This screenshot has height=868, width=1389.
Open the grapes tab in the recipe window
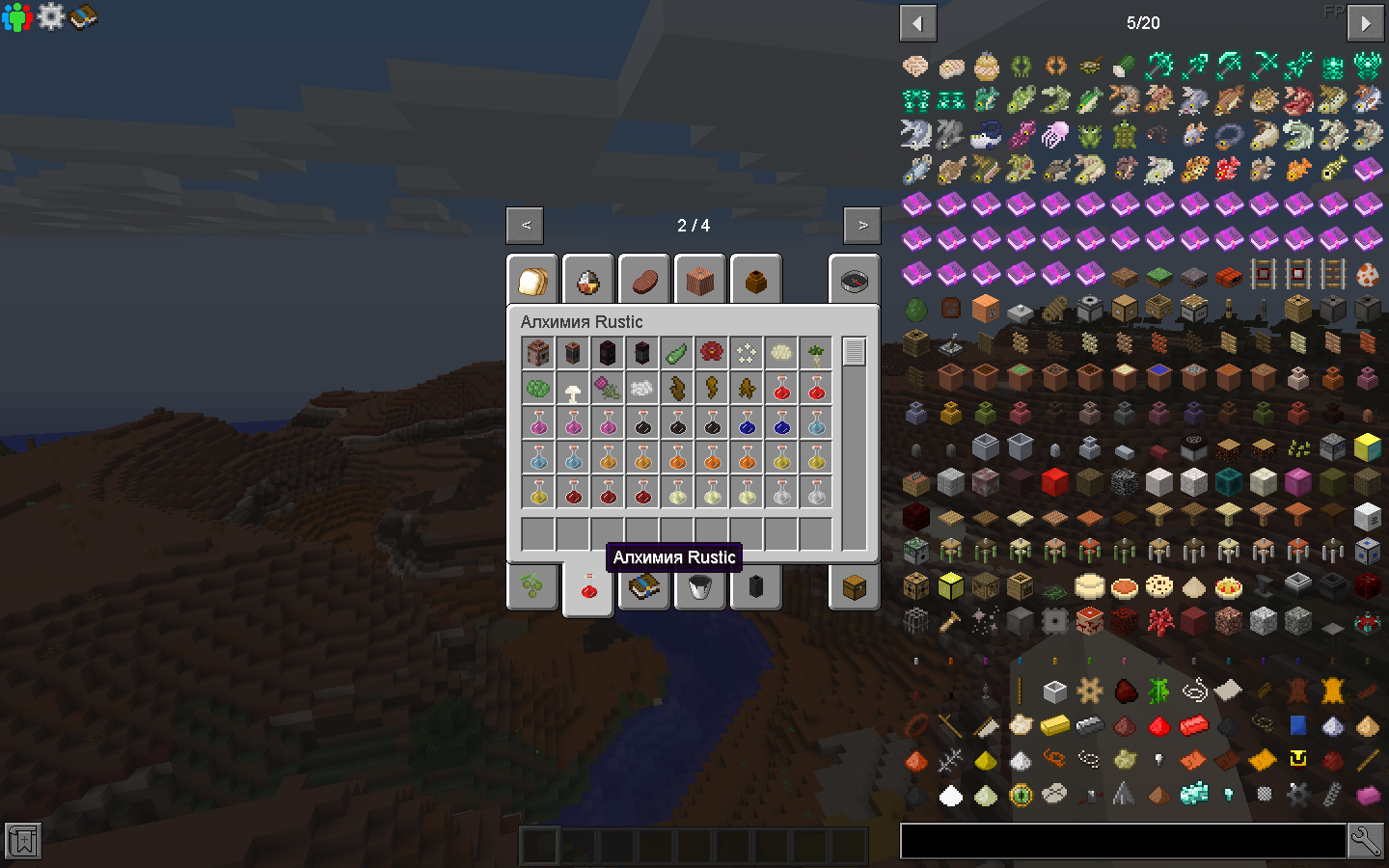pos(531,588)
